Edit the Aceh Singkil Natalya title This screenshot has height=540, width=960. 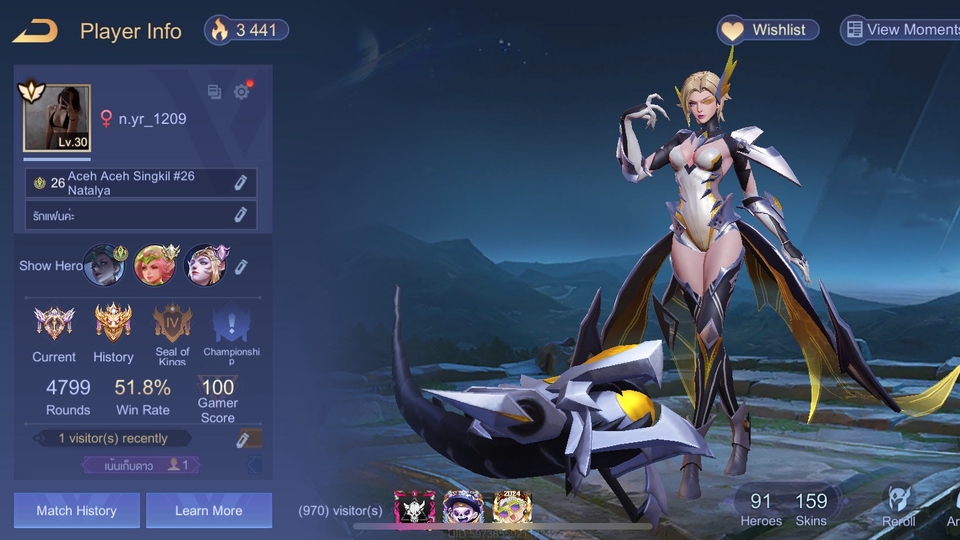click(240, 183)
